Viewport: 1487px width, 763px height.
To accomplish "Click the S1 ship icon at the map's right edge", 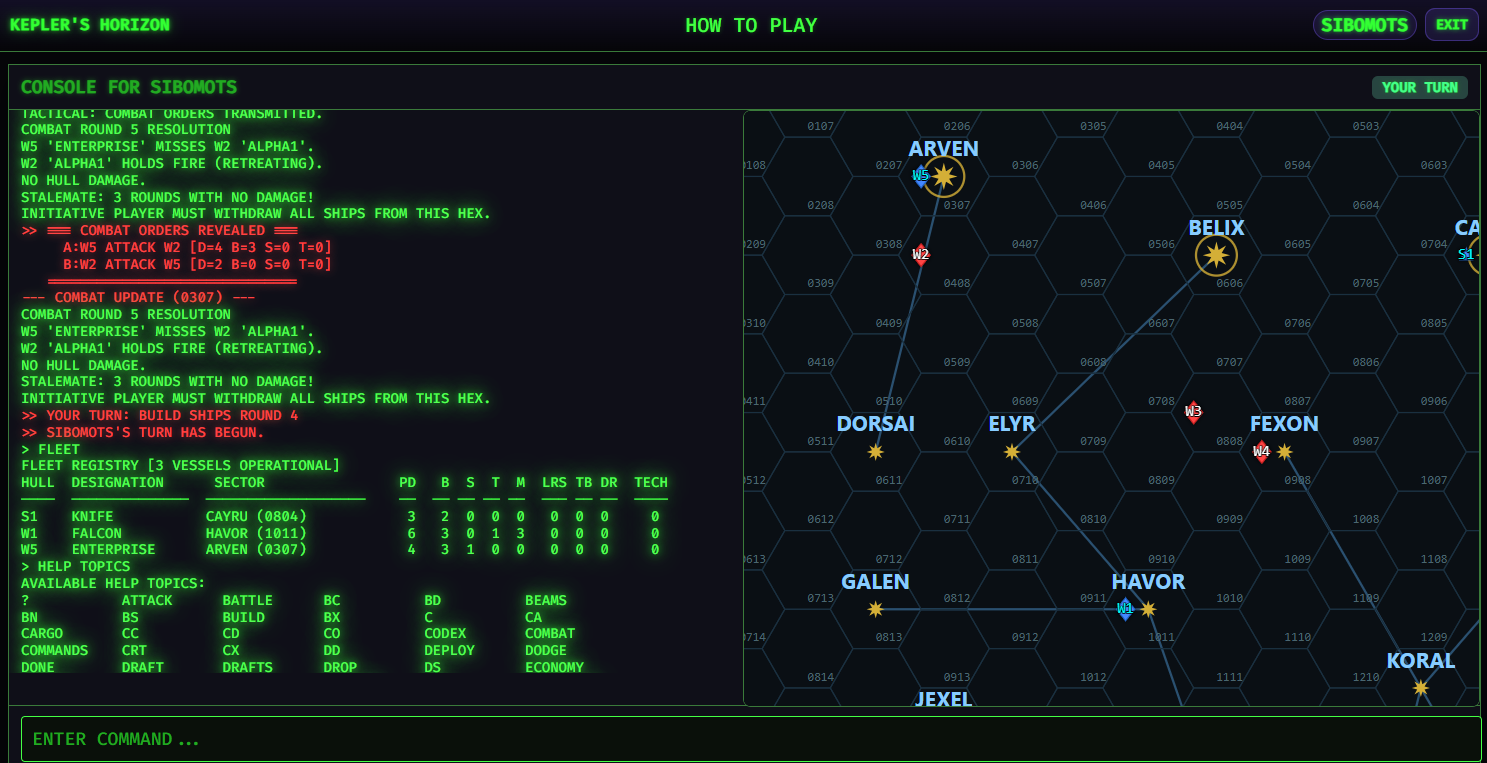I will click(1466, 255).
